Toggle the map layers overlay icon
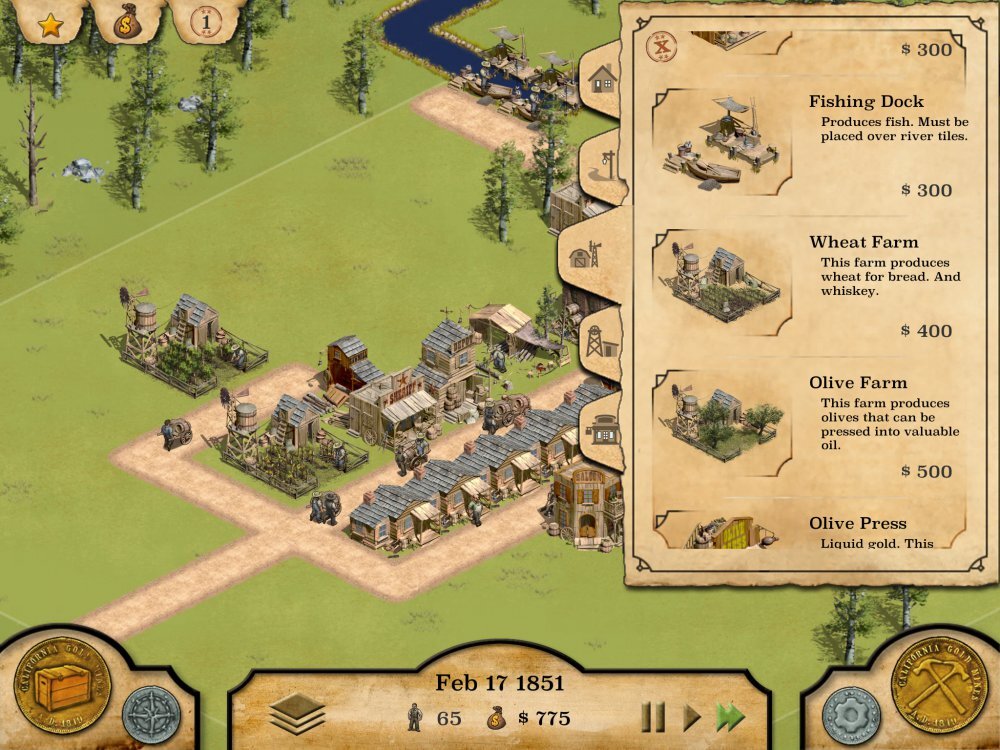 click(297, 713)
